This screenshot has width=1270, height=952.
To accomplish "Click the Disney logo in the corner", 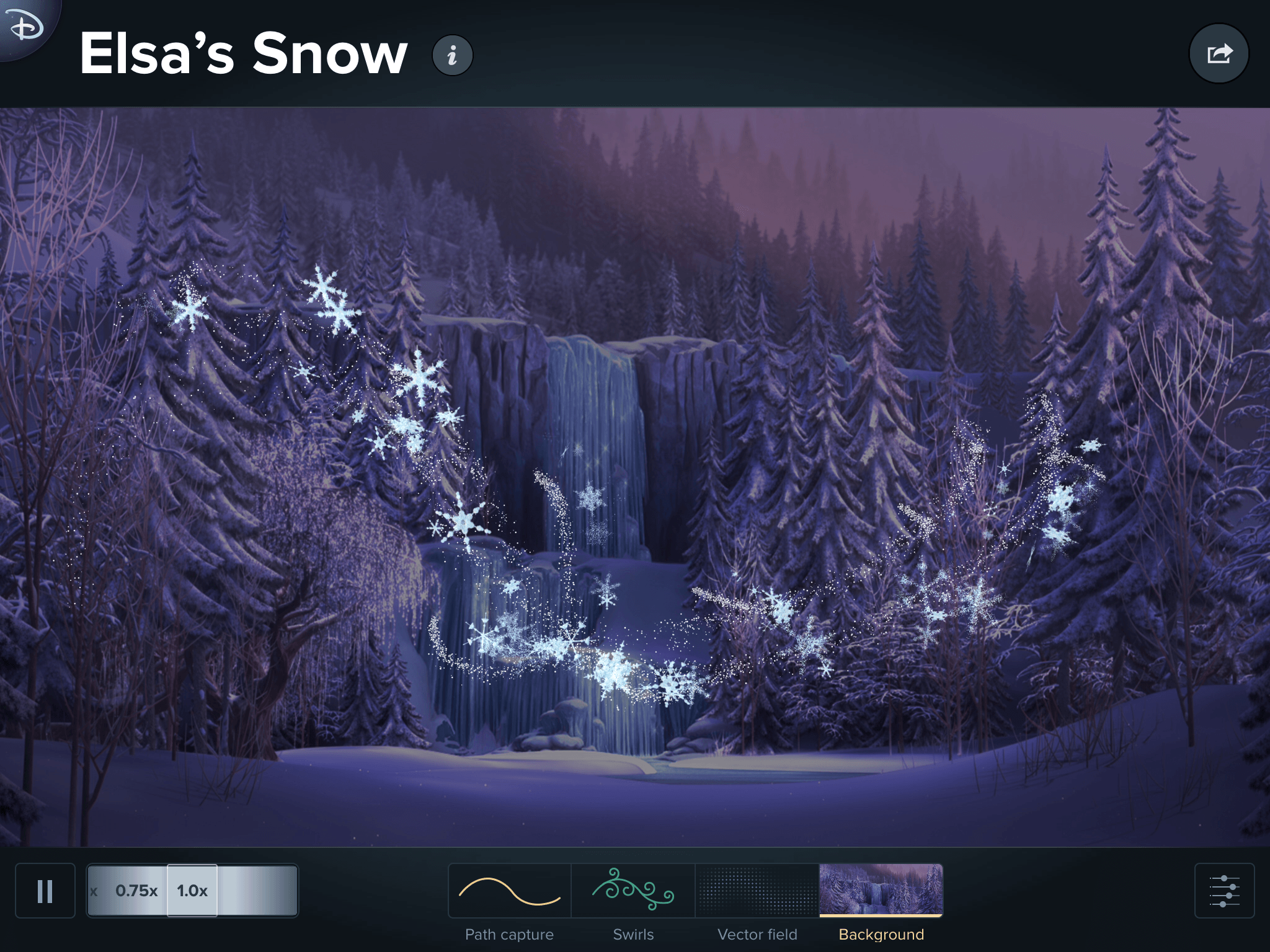I will click(x=25, y=26).
